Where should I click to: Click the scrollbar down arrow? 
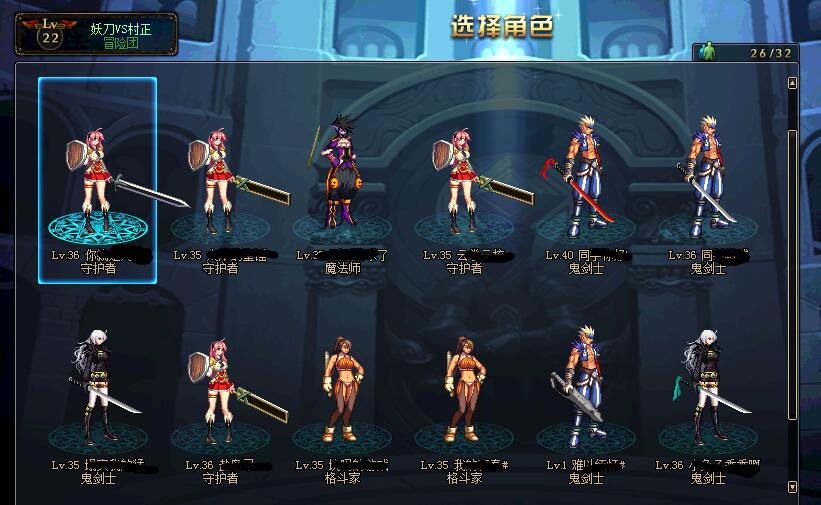coord(793,487)
